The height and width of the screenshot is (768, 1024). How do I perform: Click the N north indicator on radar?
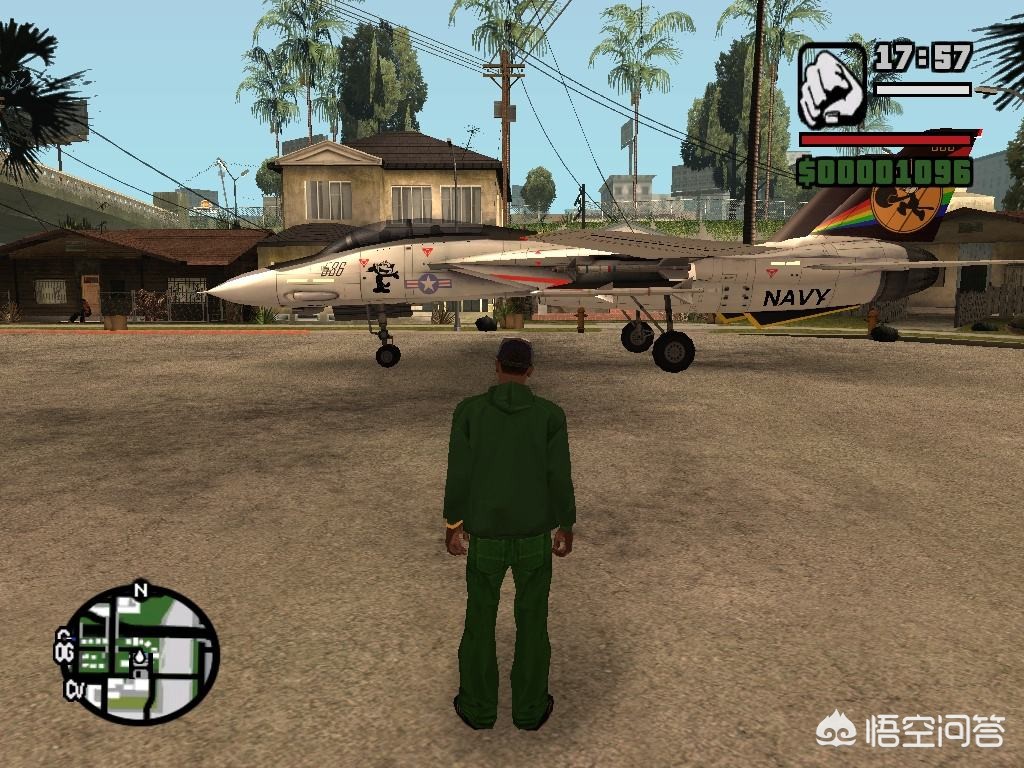click(x=140, y=590)
